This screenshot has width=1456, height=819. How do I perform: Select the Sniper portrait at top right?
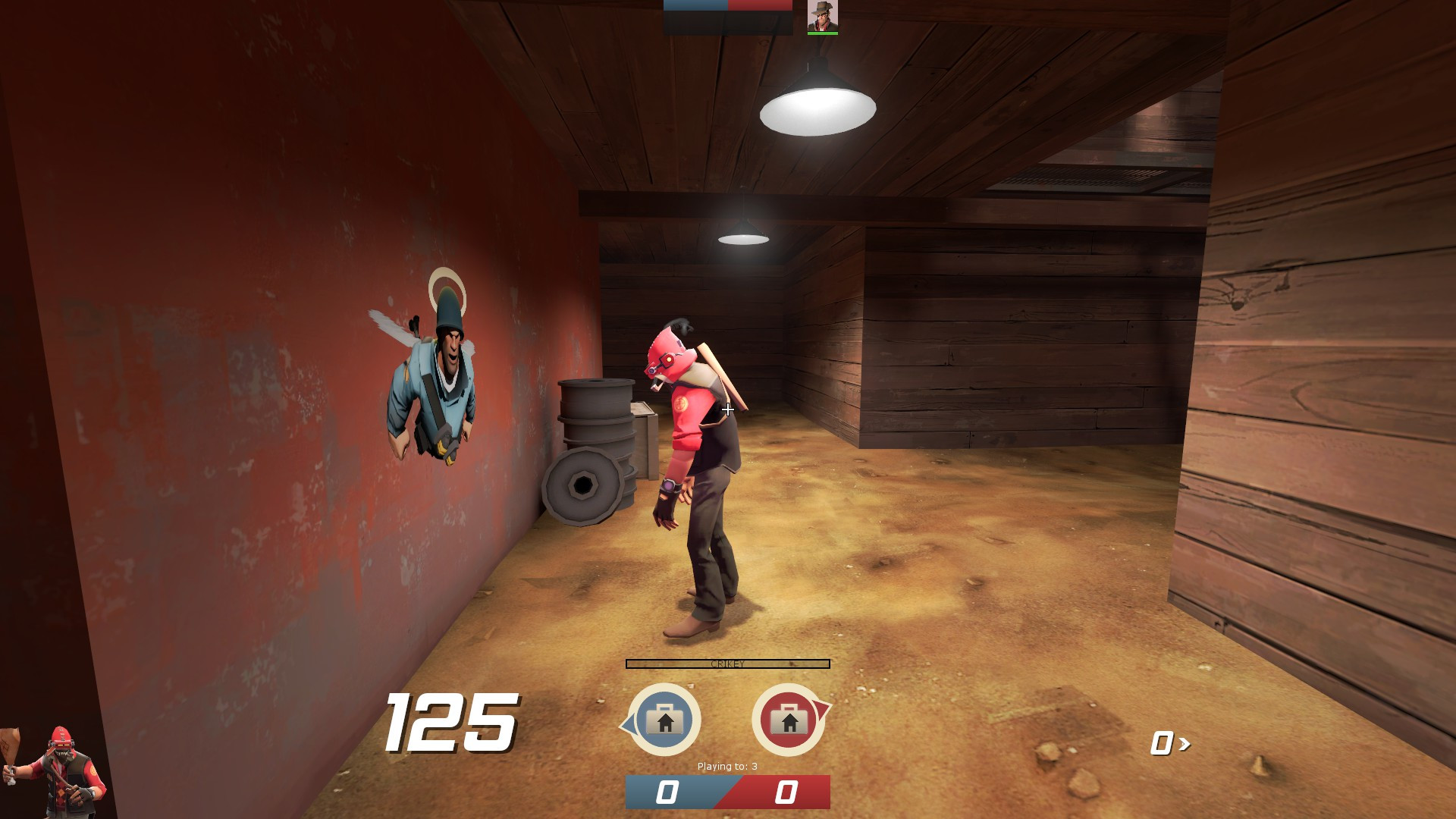click(x=821, y=17)
